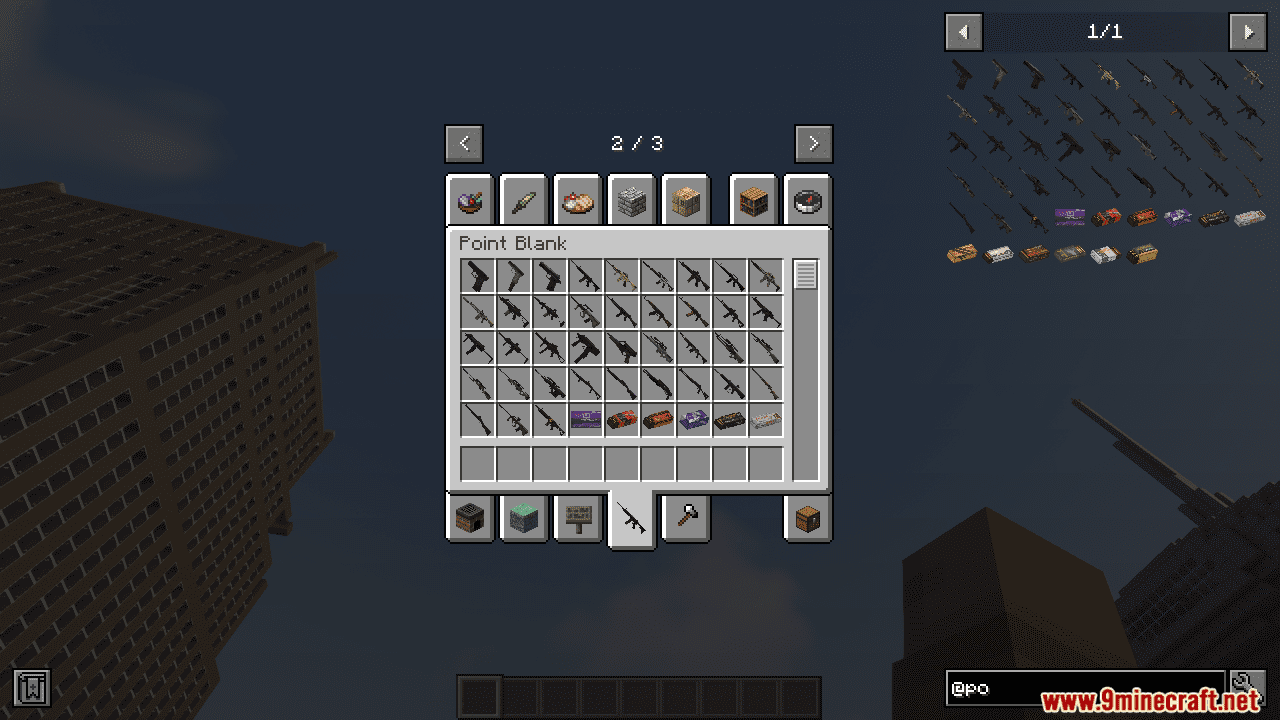
Task: Go to next JEI item list page
Action: [1247, 32]
